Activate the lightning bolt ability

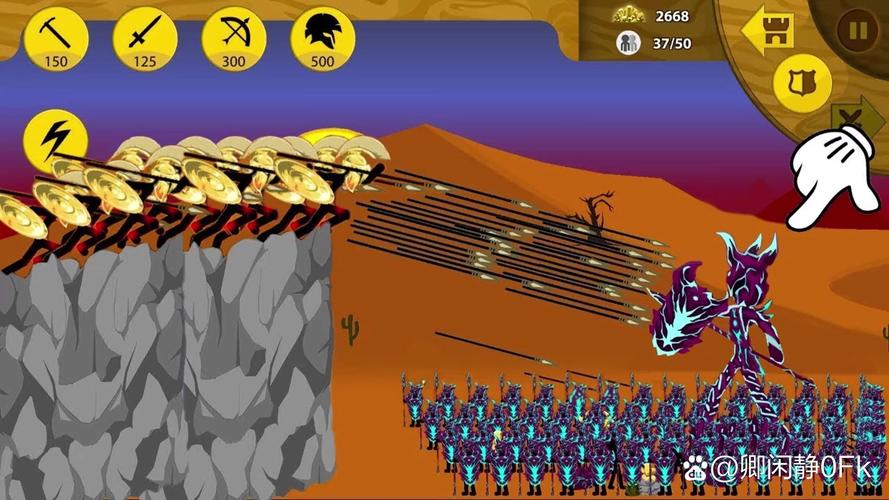pos(55,140)
